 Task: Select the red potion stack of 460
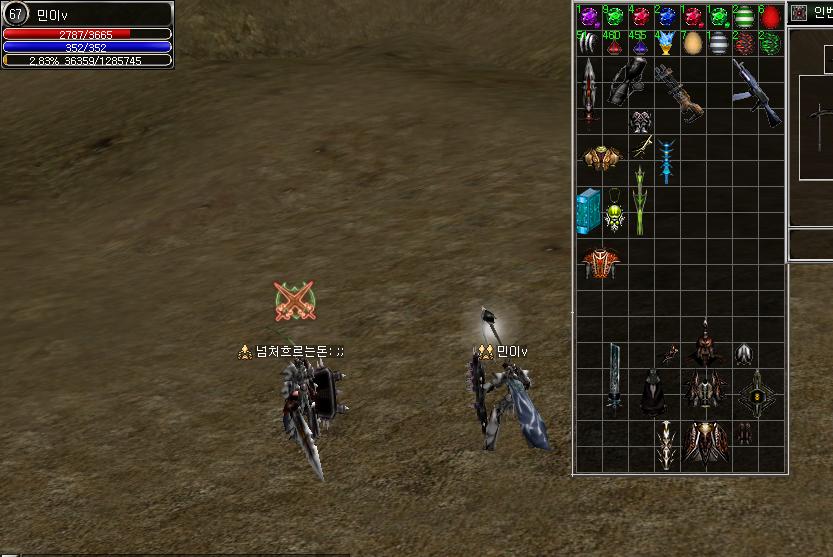pos(614,43)
